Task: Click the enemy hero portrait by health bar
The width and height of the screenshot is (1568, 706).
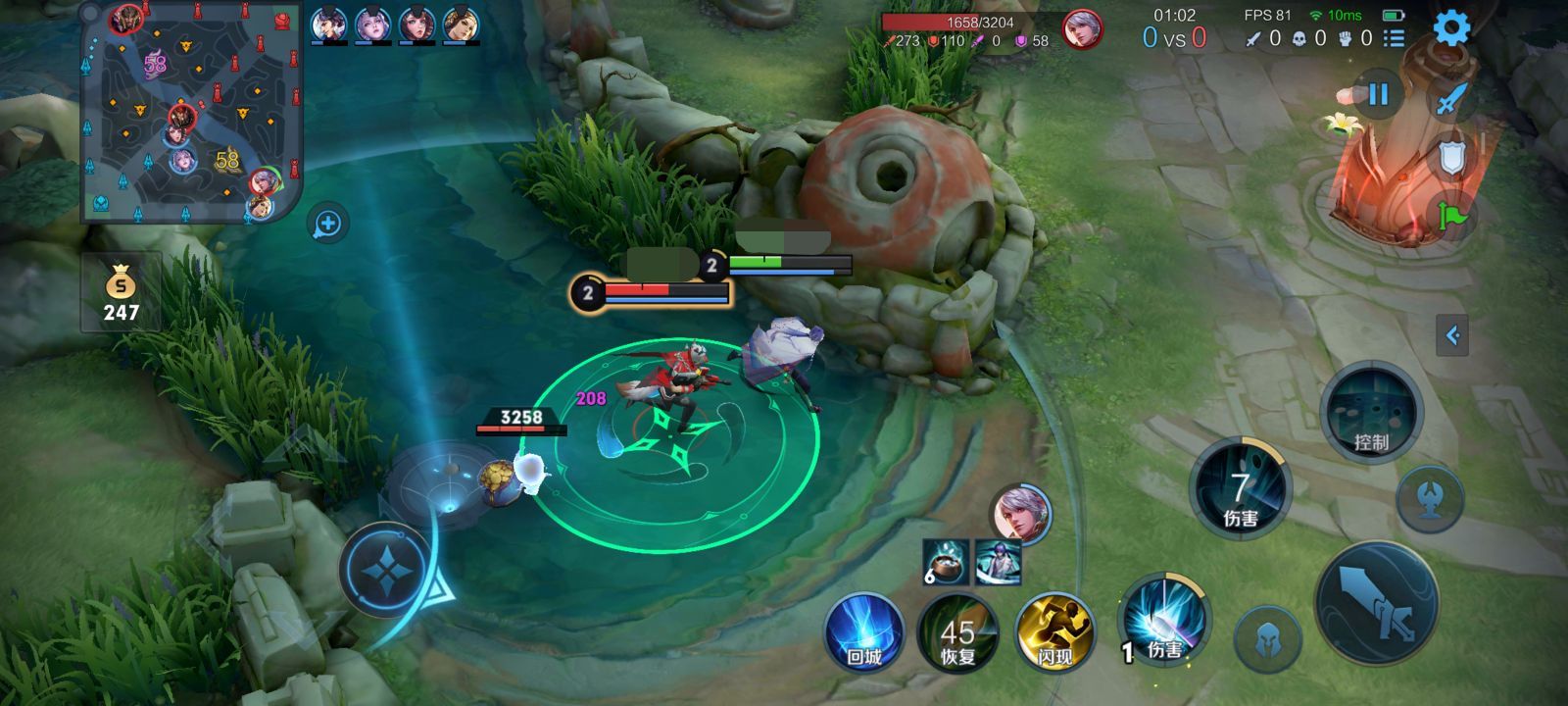Action: pos(1082,29)
